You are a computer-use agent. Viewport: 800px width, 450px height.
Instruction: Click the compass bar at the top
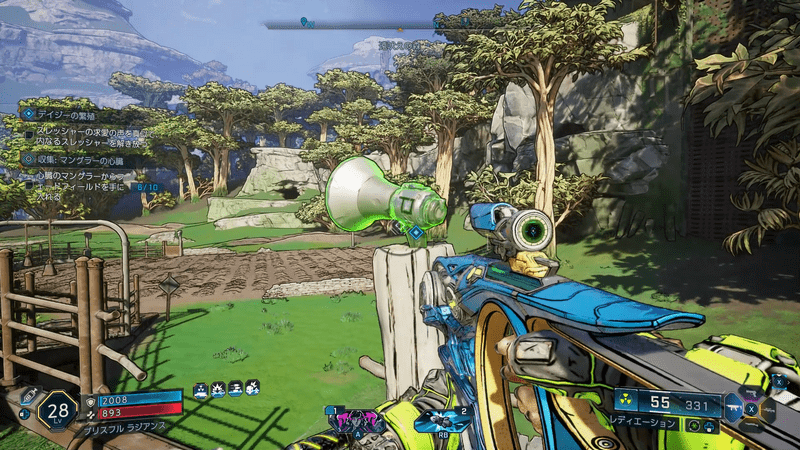[390, 25]
